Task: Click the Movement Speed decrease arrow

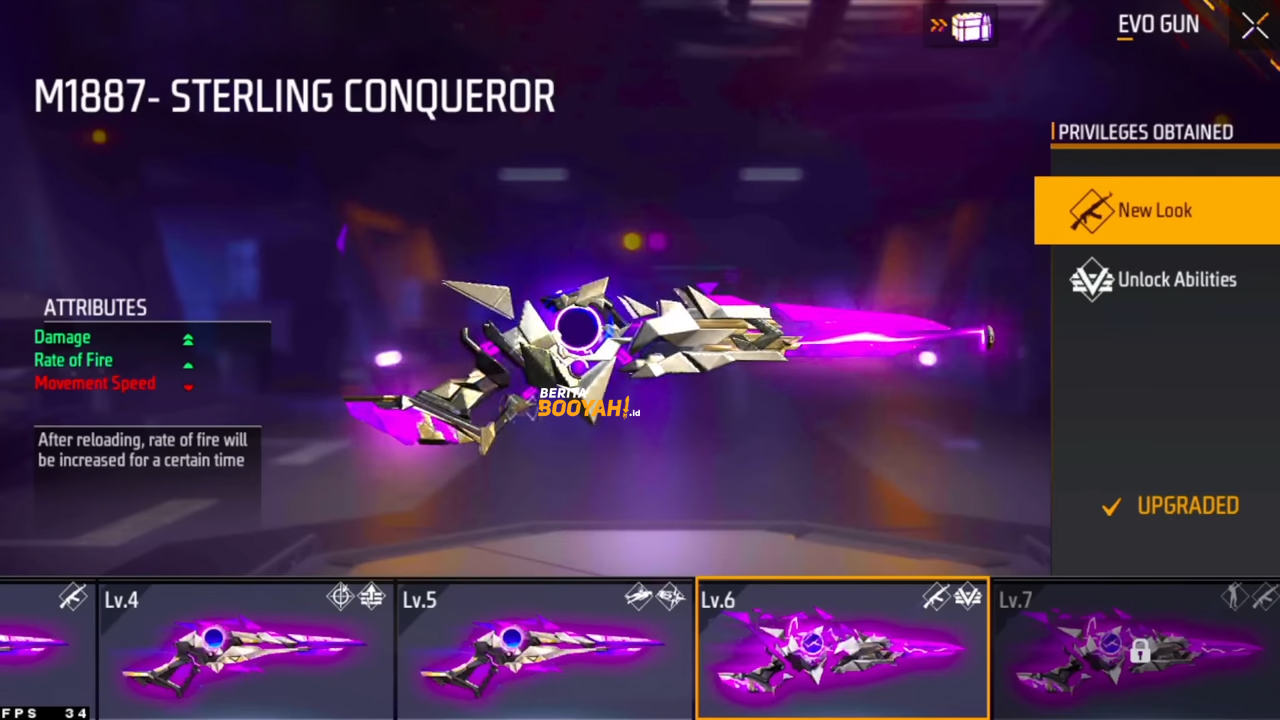Action: pos(188,388)
